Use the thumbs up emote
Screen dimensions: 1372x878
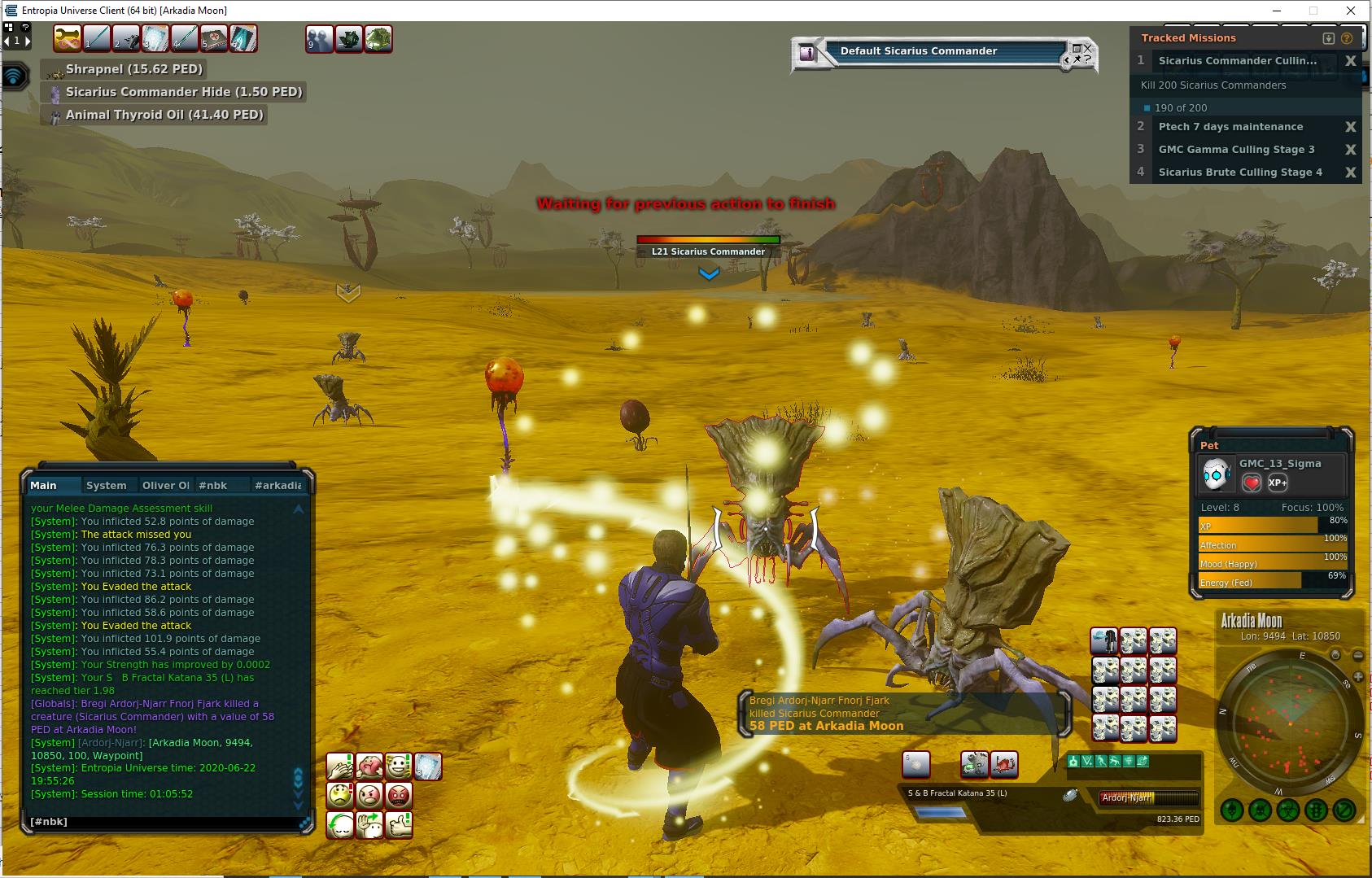[398, 824]
